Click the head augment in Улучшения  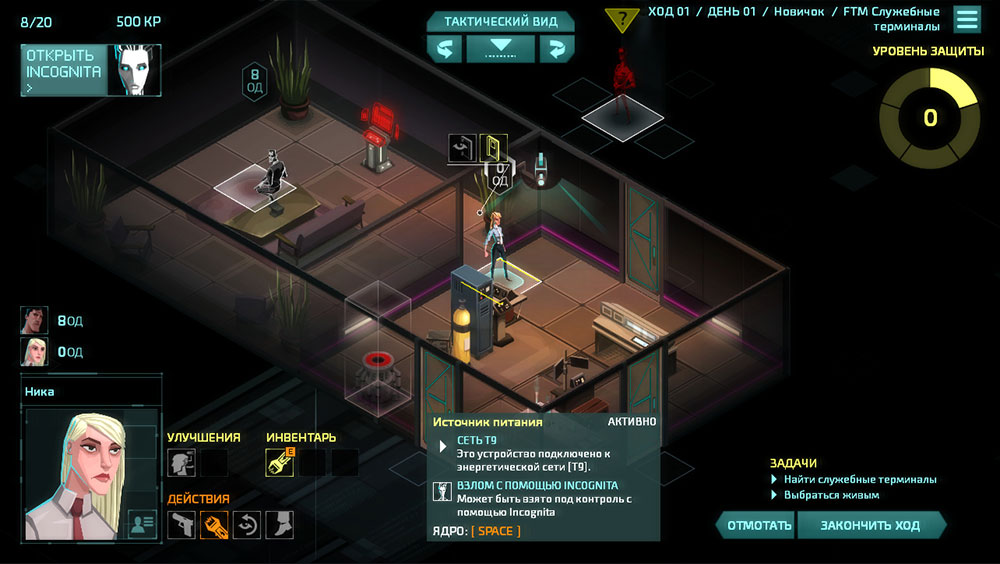click(181, 463)
